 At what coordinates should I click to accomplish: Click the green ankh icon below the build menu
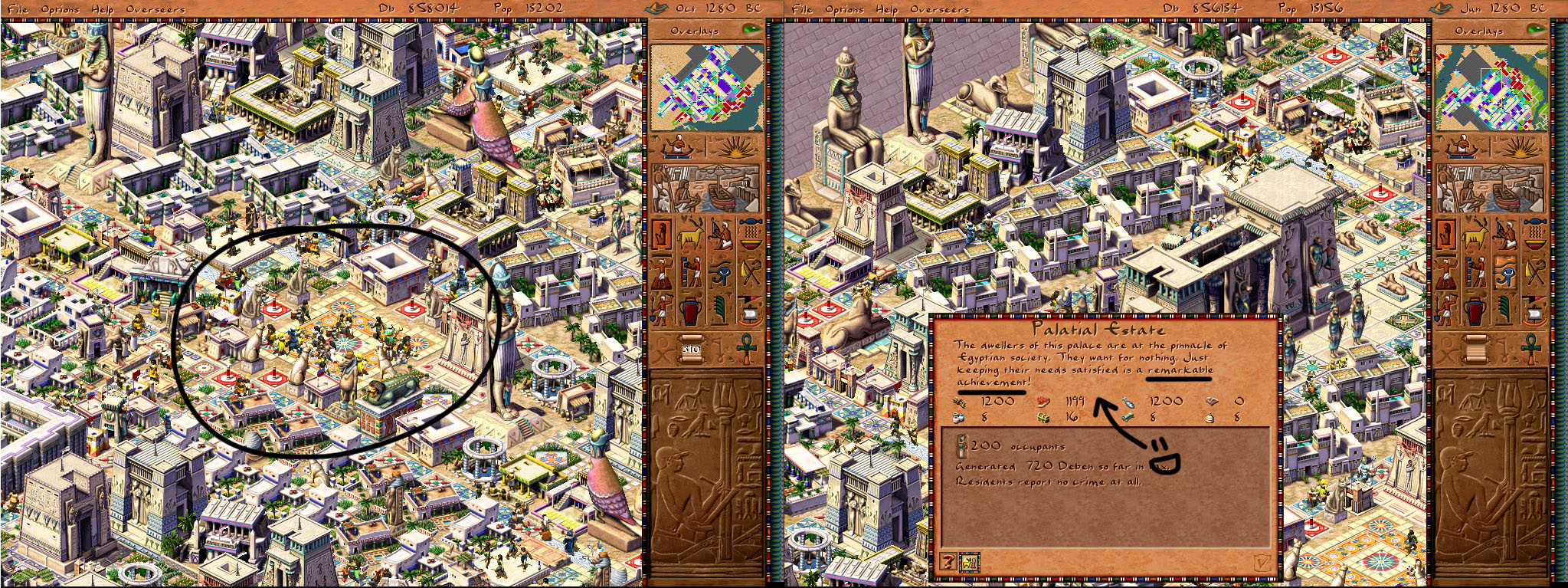point(746,347)
